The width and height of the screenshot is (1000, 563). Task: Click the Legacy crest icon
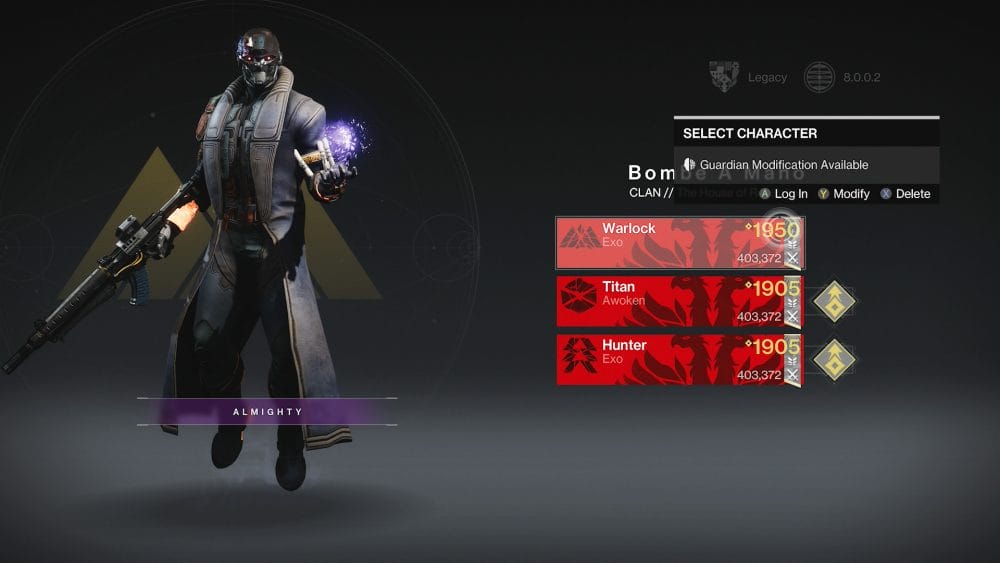pyautogui.click(x=723, y=77)
